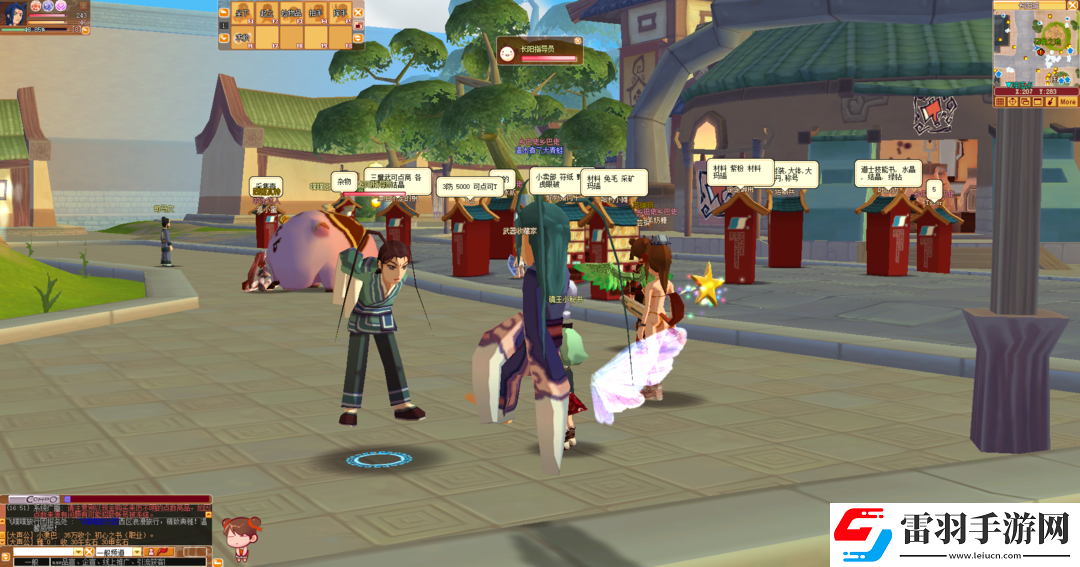Click on the minimap display
Viewport: 1080px width, 567px height.
(1034, 48)
